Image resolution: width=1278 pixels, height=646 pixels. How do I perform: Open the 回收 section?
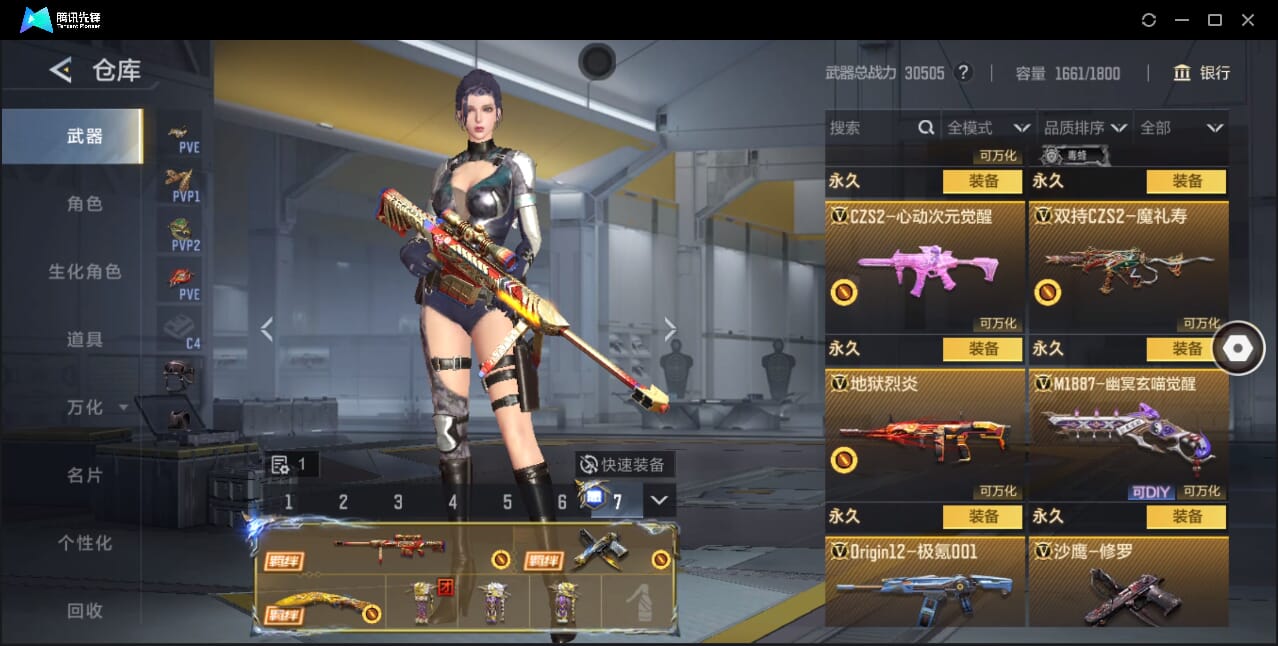[85, 610]
